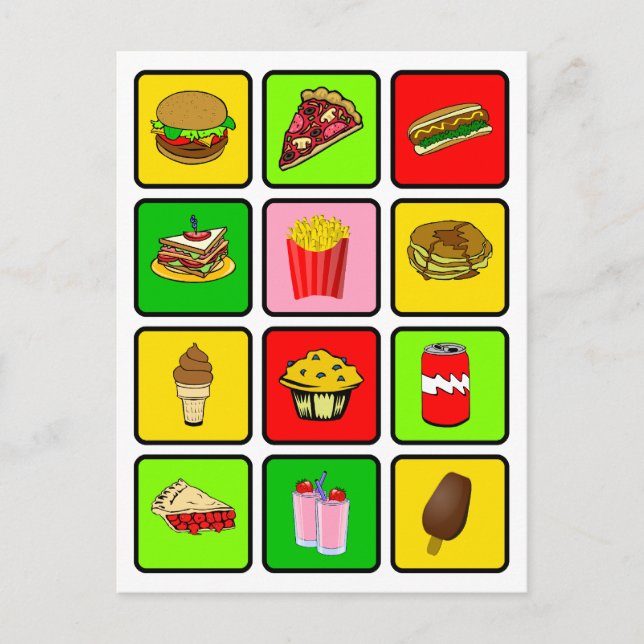The width and height of the screenshot is (644, 644).
Task: Pick the red soda can tile
Action: click(x=449, y=385)
